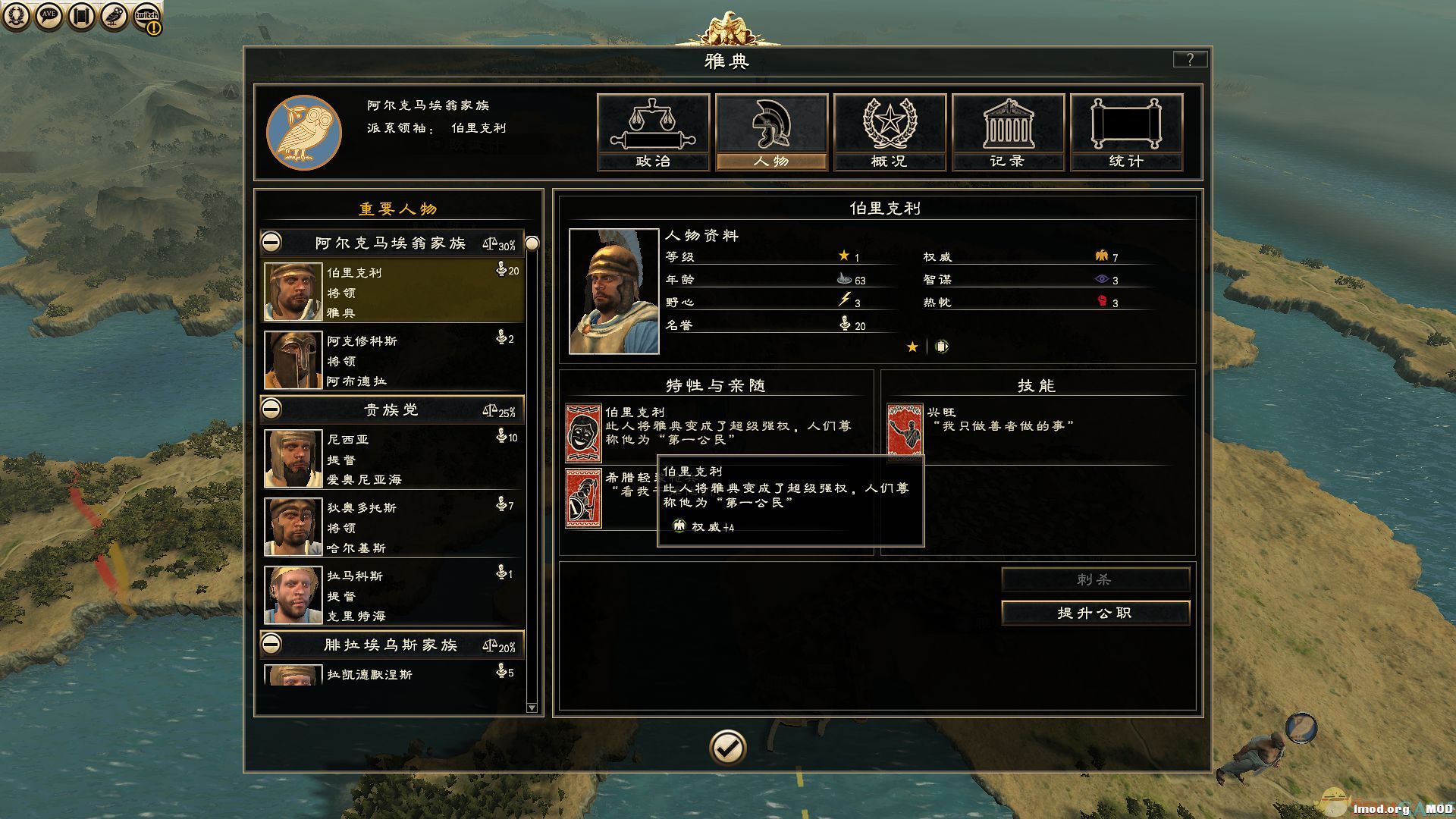
Task: Click the wreath-star icon above 概况
Action: pos(889,121)
